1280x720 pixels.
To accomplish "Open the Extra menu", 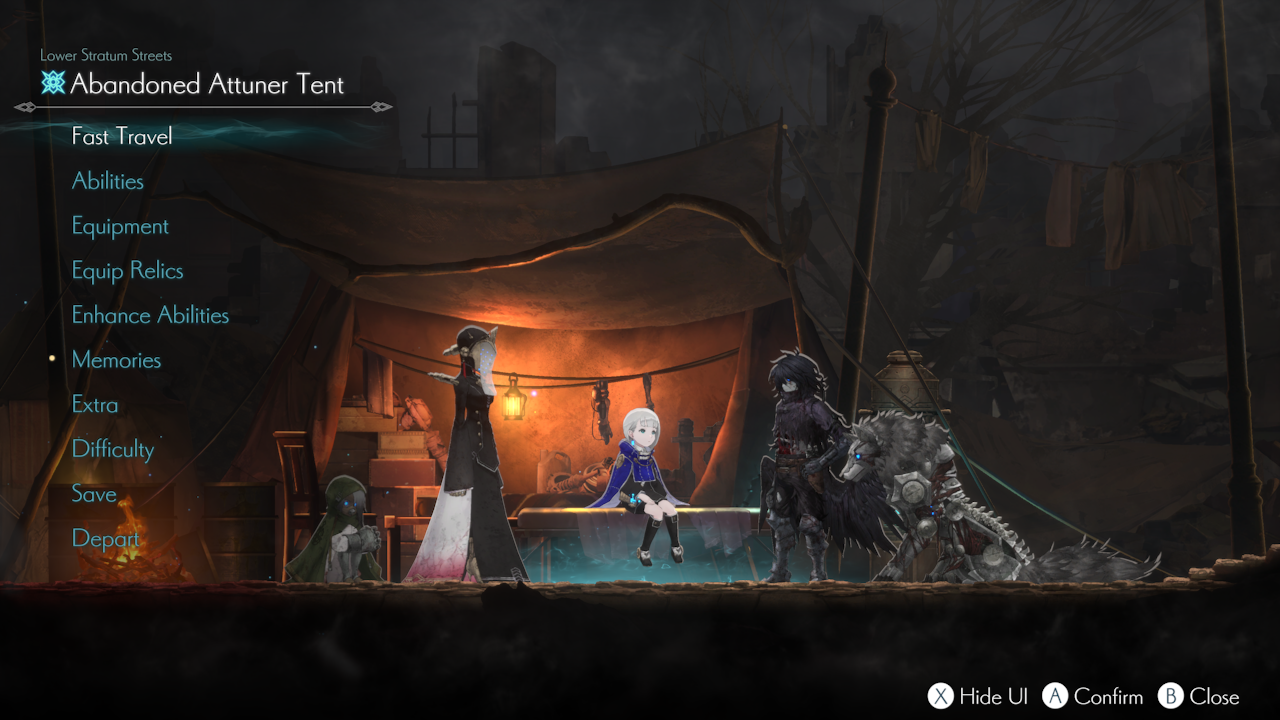I will click(95, 405).
